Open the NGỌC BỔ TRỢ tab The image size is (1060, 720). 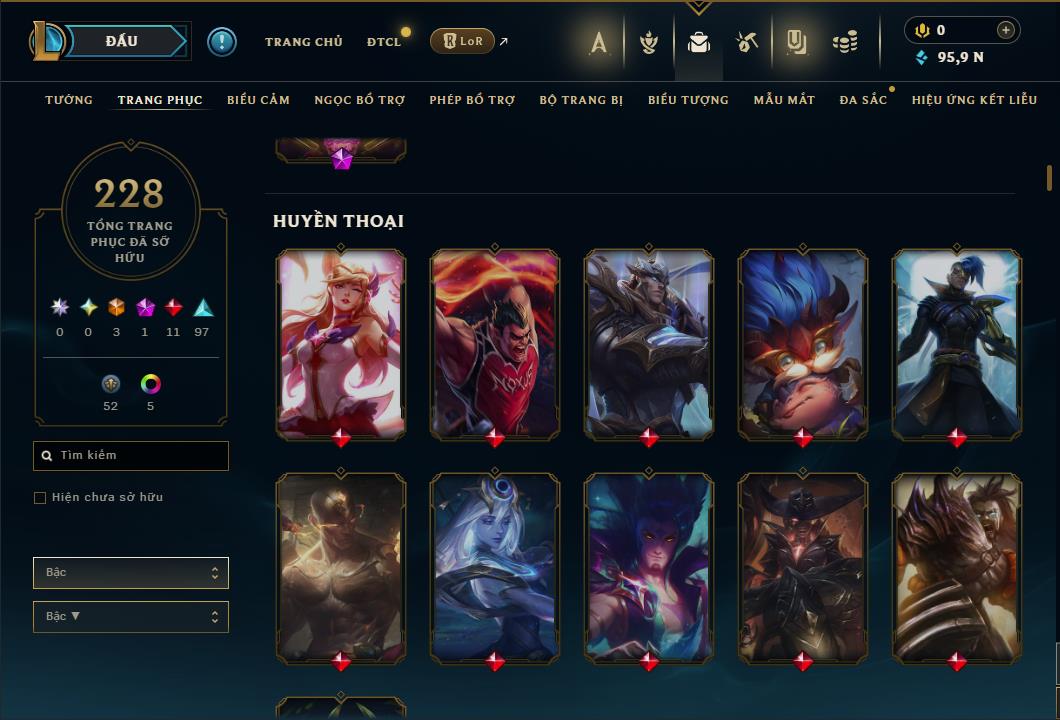[359, 100]
